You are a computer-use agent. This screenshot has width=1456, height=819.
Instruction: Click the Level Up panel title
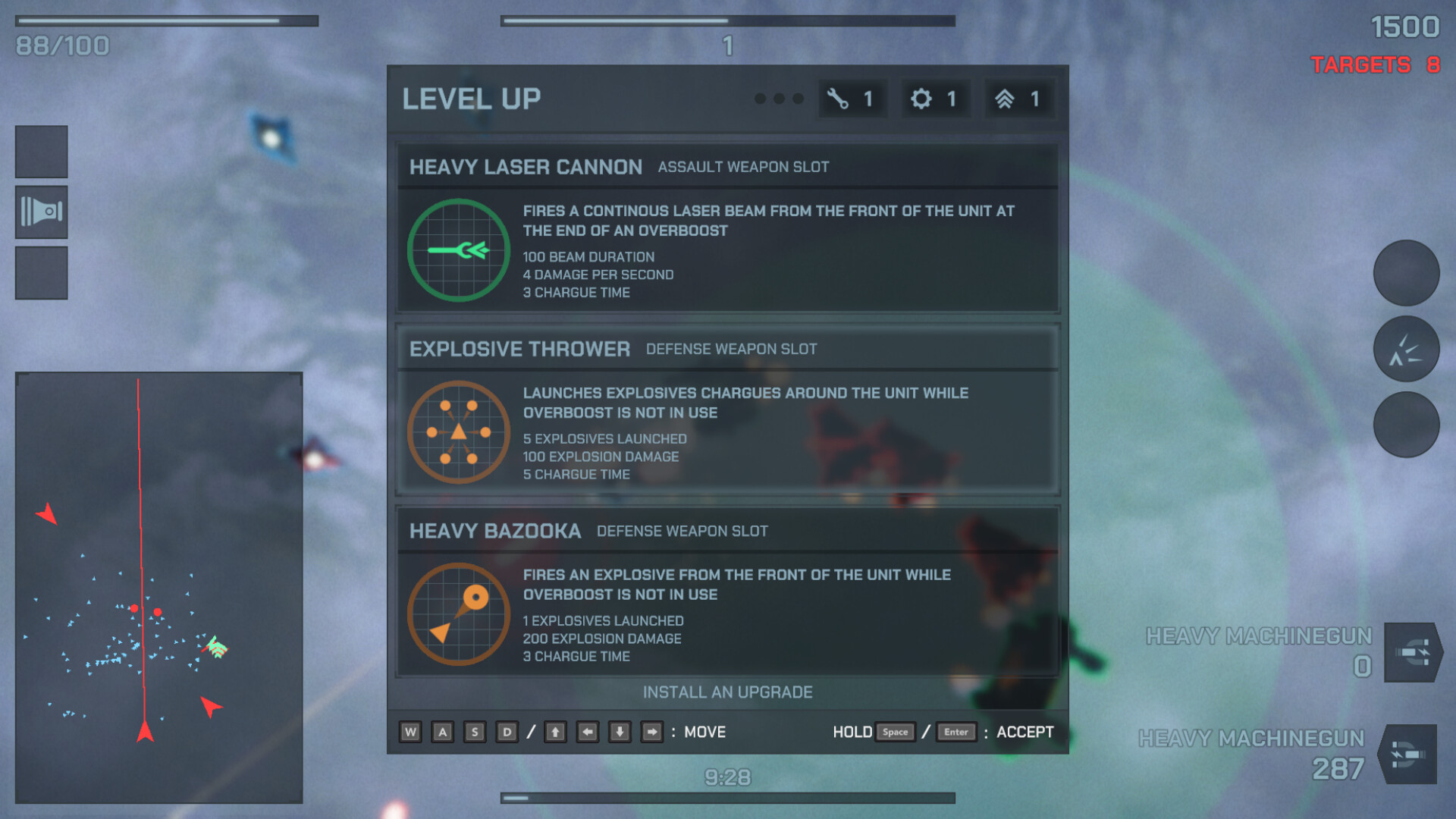coord(471,99)
